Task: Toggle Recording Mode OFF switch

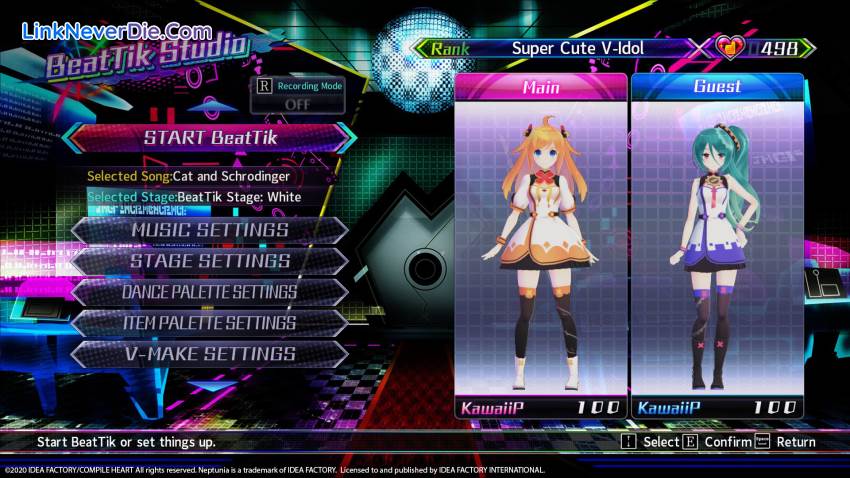Action: click(x=298, y=103)
